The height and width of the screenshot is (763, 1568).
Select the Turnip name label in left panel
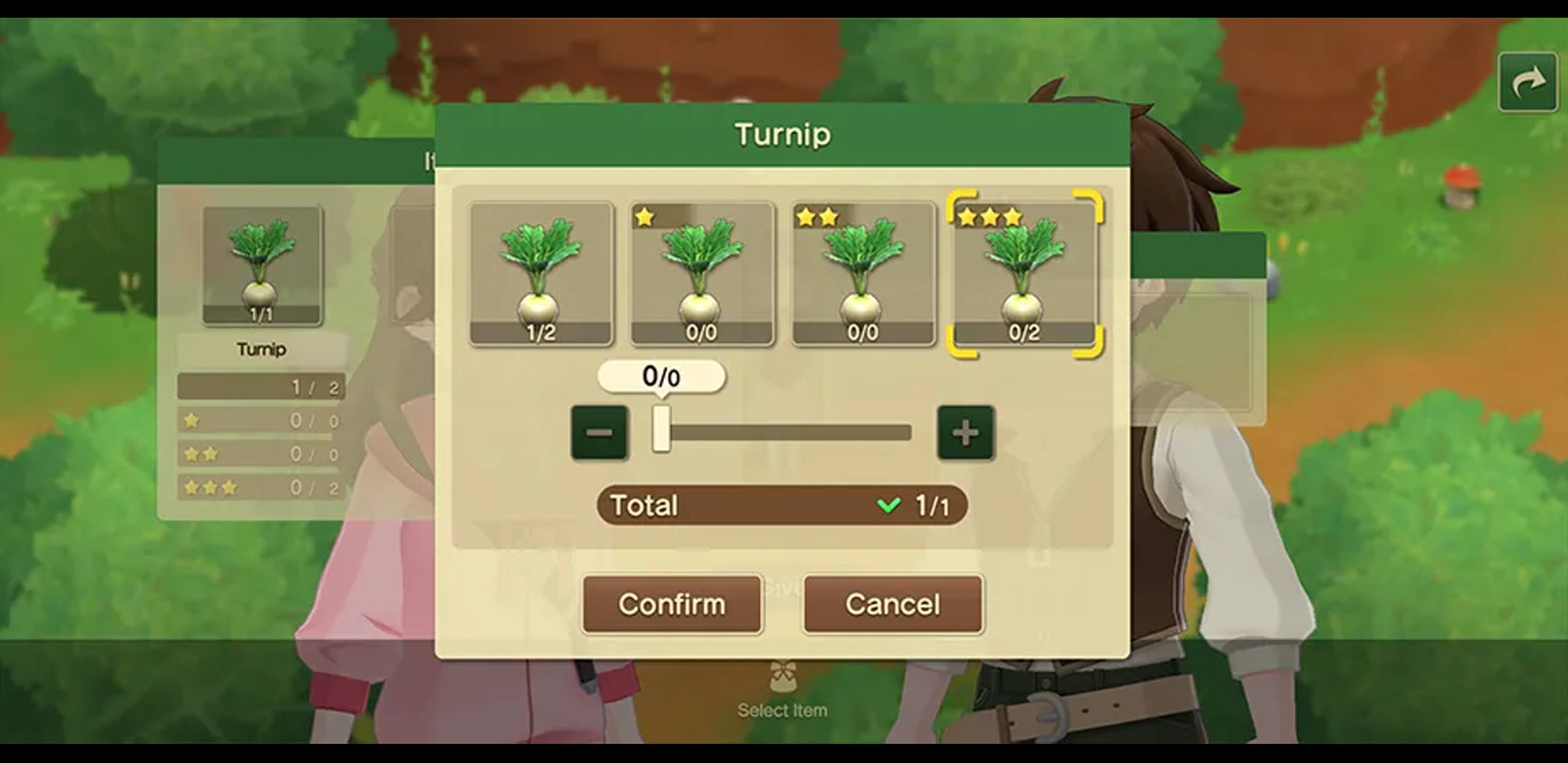tap(262, 349)
